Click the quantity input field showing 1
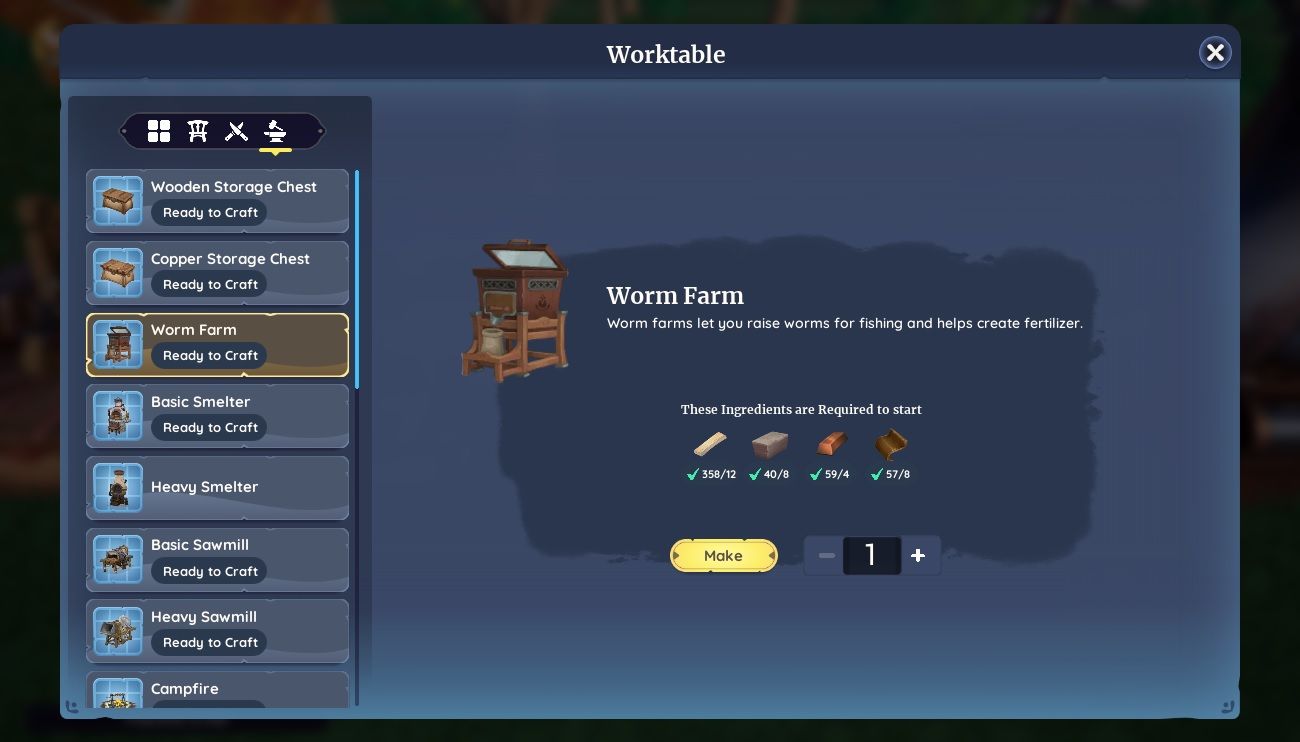Viewport: 1300px width, 742px height. click(x=871, y=555)
